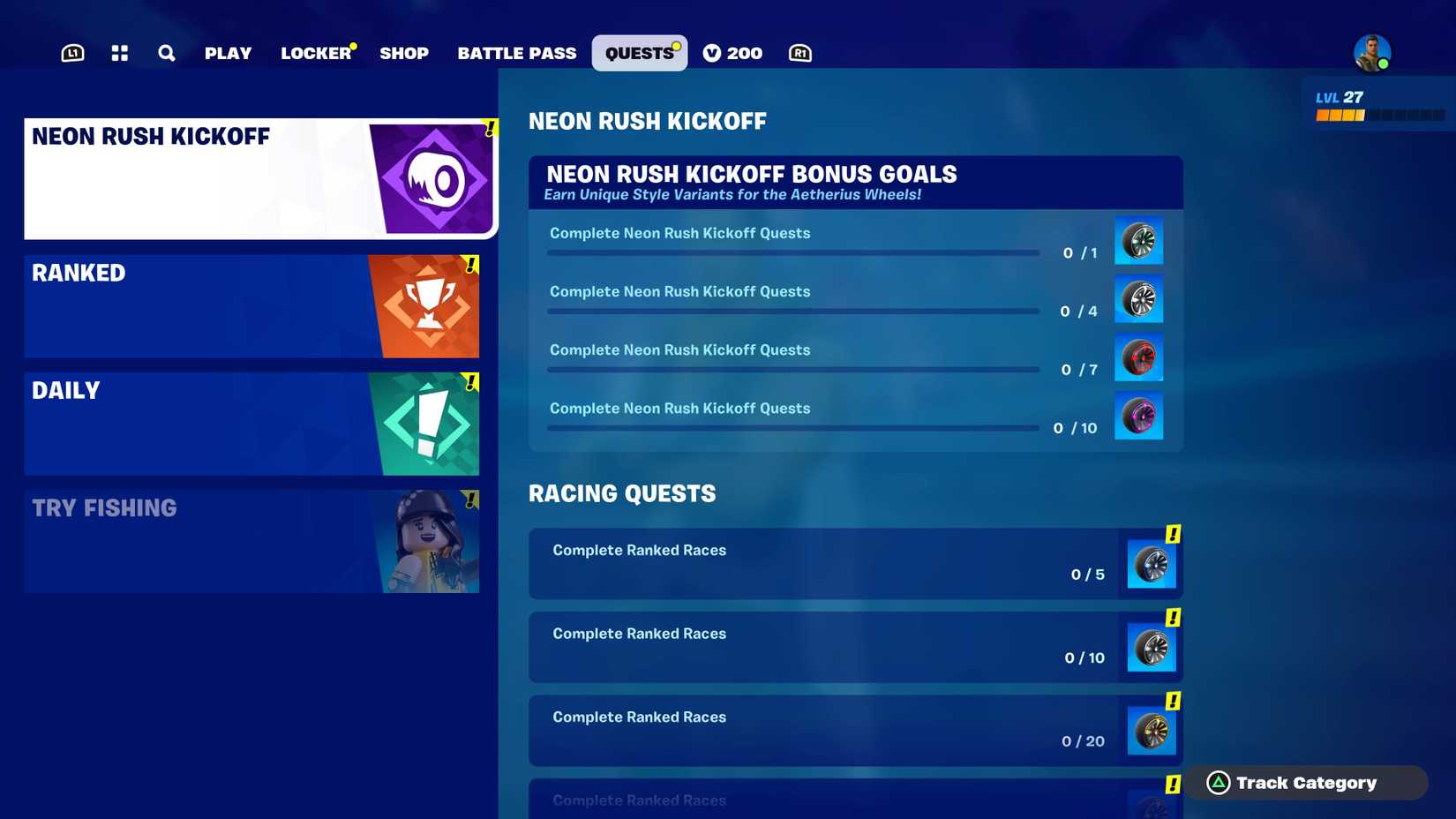Open the Play menu item
The width and height of the screenshot is (1456, 819).
[x=228, y=52]
